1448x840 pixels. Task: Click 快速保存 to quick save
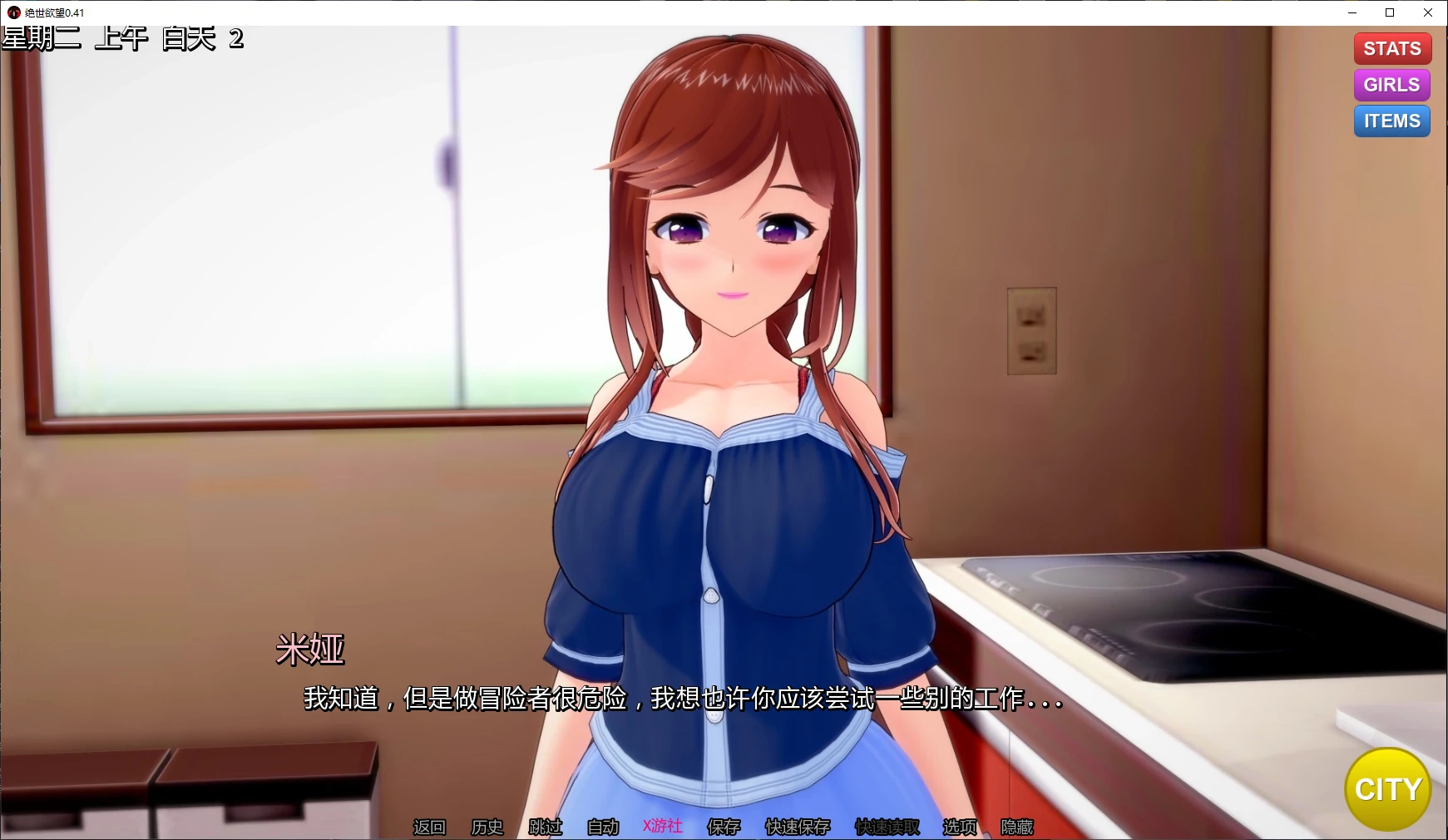click(797, 828)
